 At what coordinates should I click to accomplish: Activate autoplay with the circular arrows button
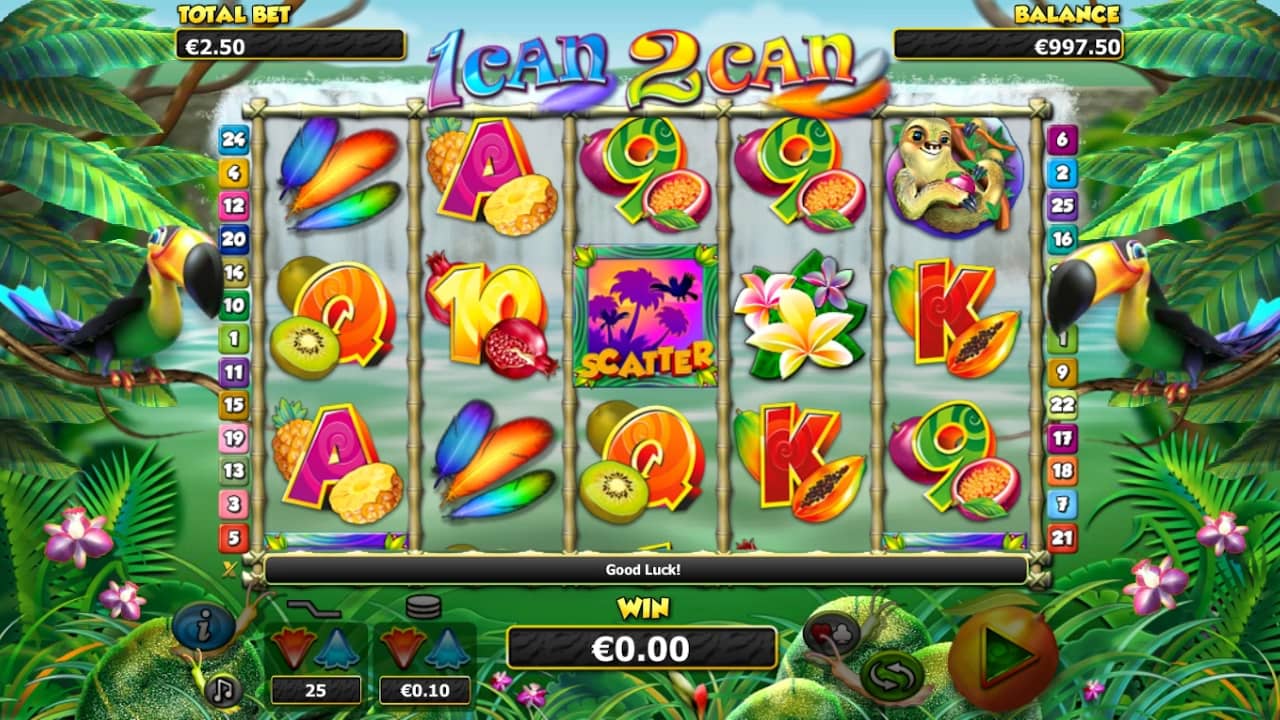(x=889, y=676)
